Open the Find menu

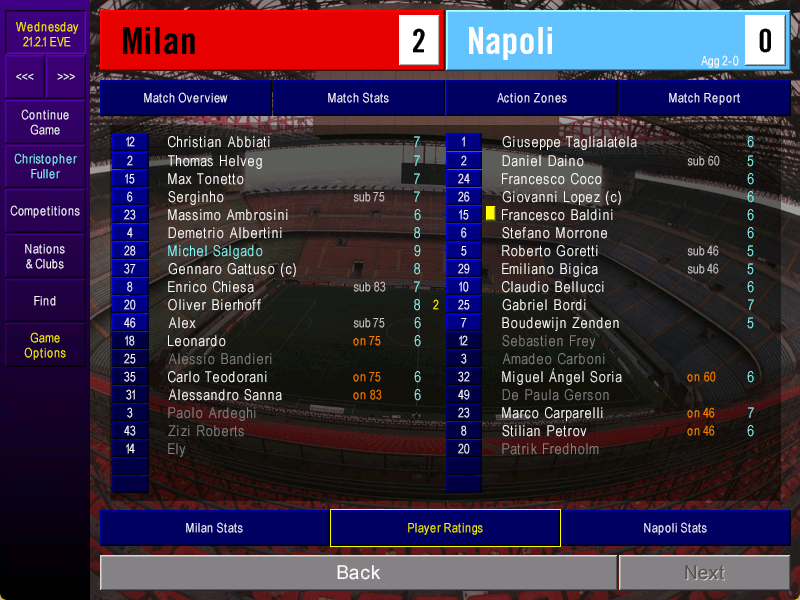(x=45, y=301)
